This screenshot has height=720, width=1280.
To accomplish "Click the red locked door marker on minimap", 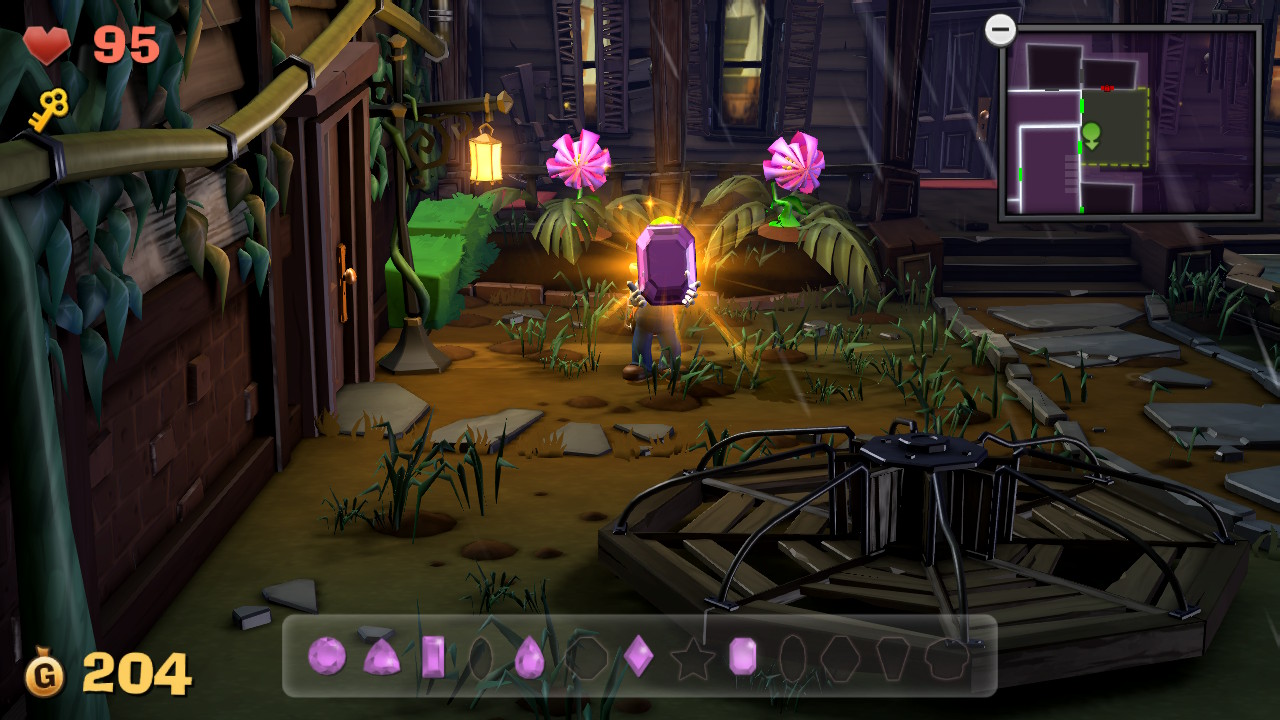I will [x=1107, y=89].
